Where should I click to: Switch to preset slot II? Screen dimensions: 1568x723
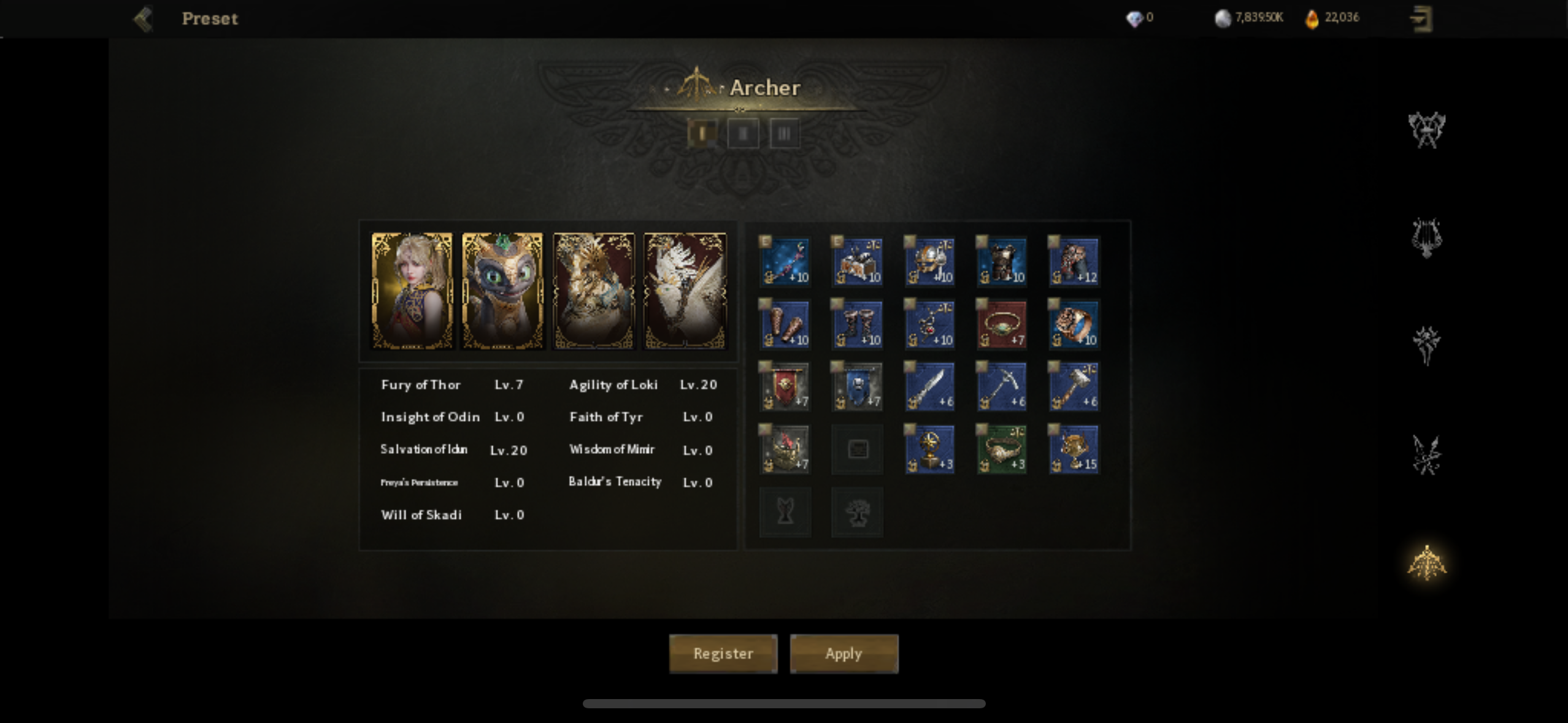(743, 133)
